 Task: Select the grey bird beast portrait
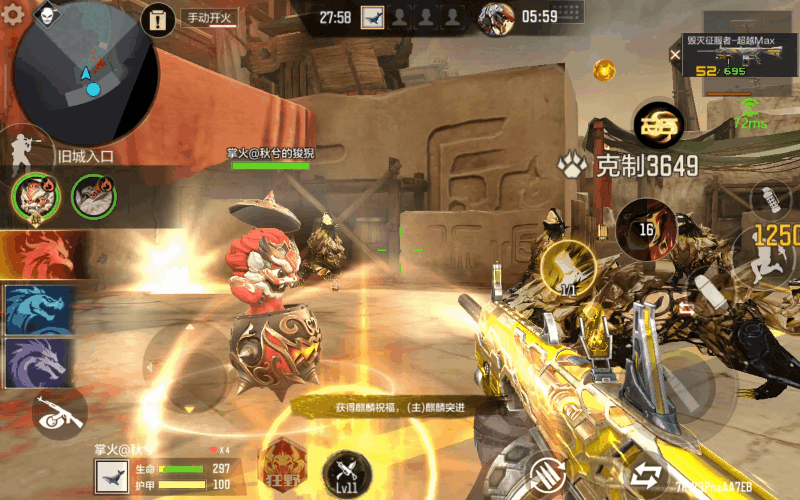[x=95, y=194]
